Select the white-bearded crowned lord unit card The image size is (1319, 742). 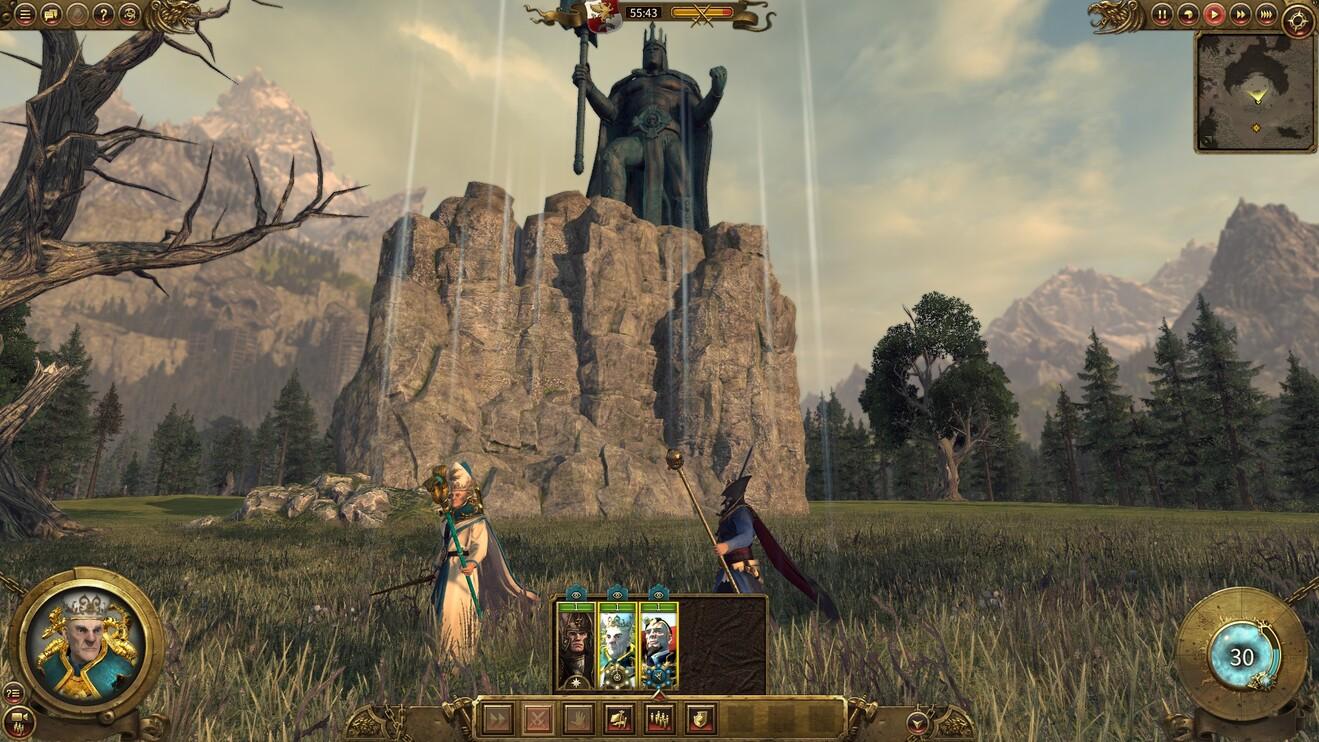click(x=617, y=646)
